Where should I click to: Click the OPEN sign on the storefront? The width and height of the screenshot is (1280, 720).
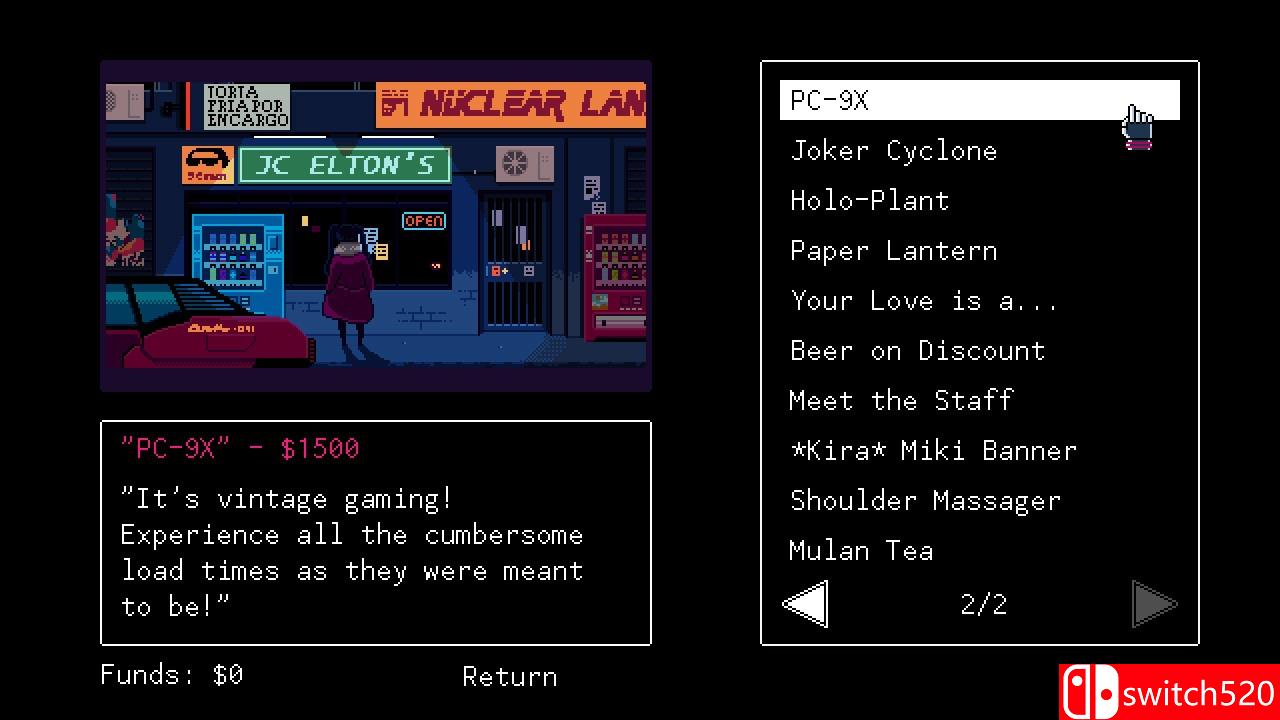(x=423, y=221)
